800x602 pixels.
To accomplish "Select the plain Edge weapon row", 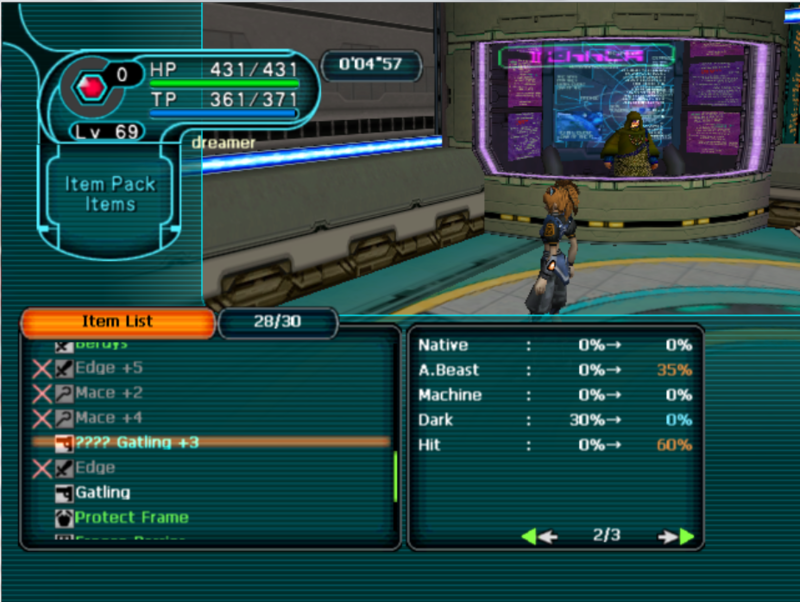I will 94,468.
